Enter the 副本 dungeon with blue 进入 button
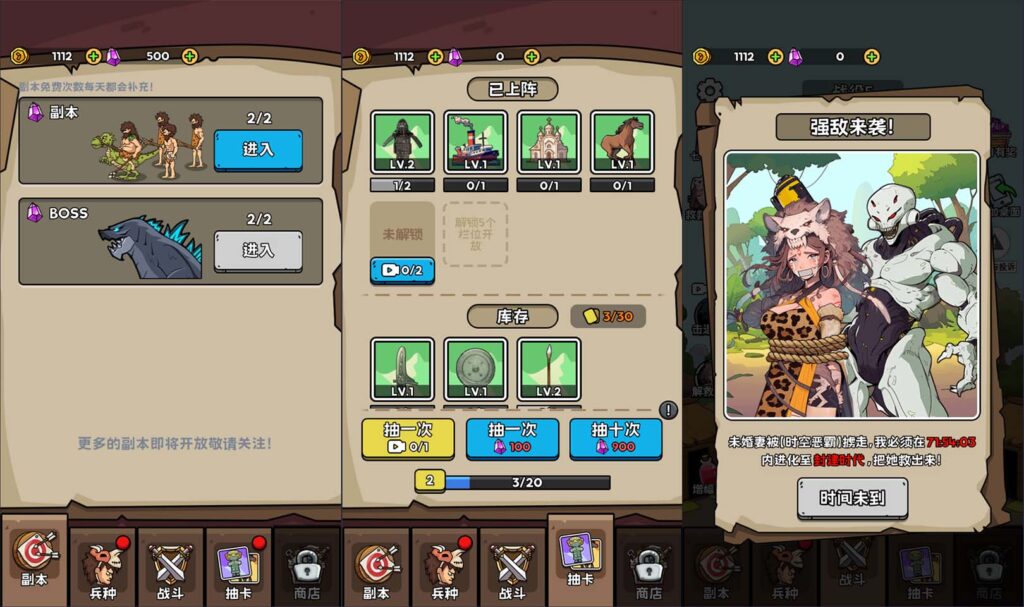1024x607 pixels. pyautogui.click(x=258, y=149)
